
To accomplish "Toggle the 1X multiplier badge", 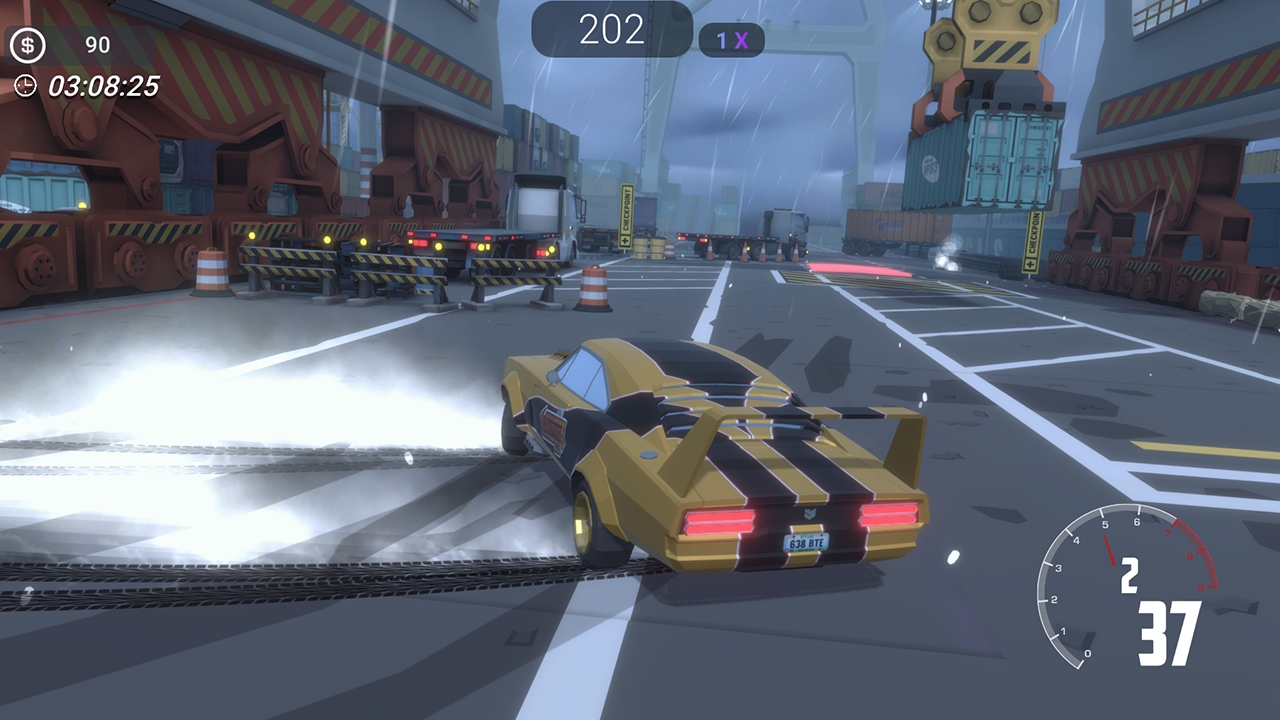I will 730,39.
